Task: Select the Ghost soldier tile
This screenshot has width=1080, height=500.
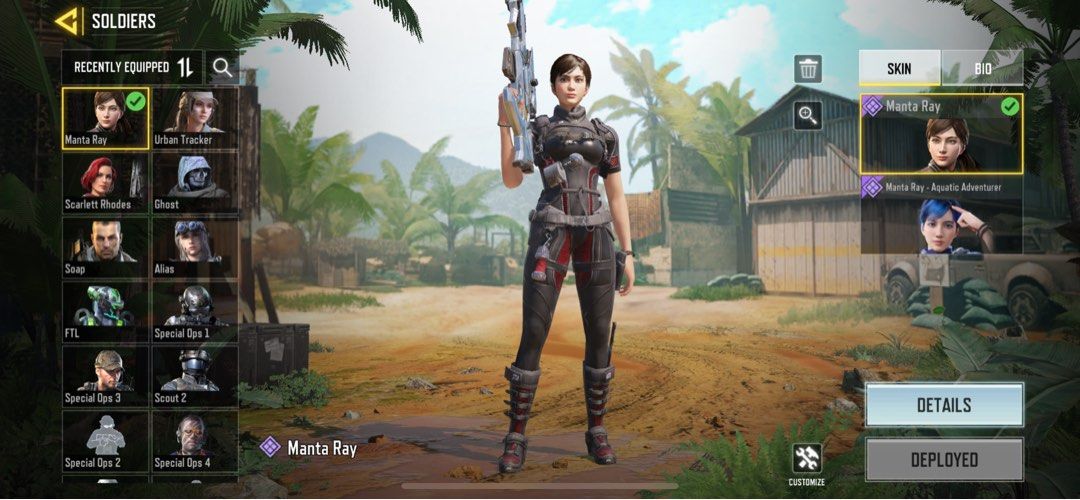Action: (x=194, y=183)
